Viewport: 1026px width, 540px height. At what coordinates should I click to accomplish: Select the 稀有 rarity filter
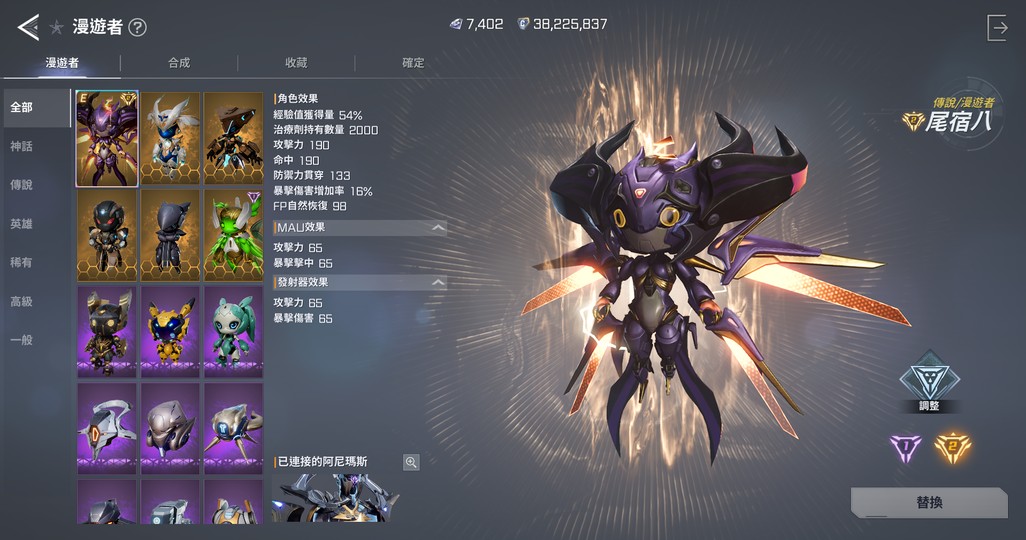tap(22, 262)
